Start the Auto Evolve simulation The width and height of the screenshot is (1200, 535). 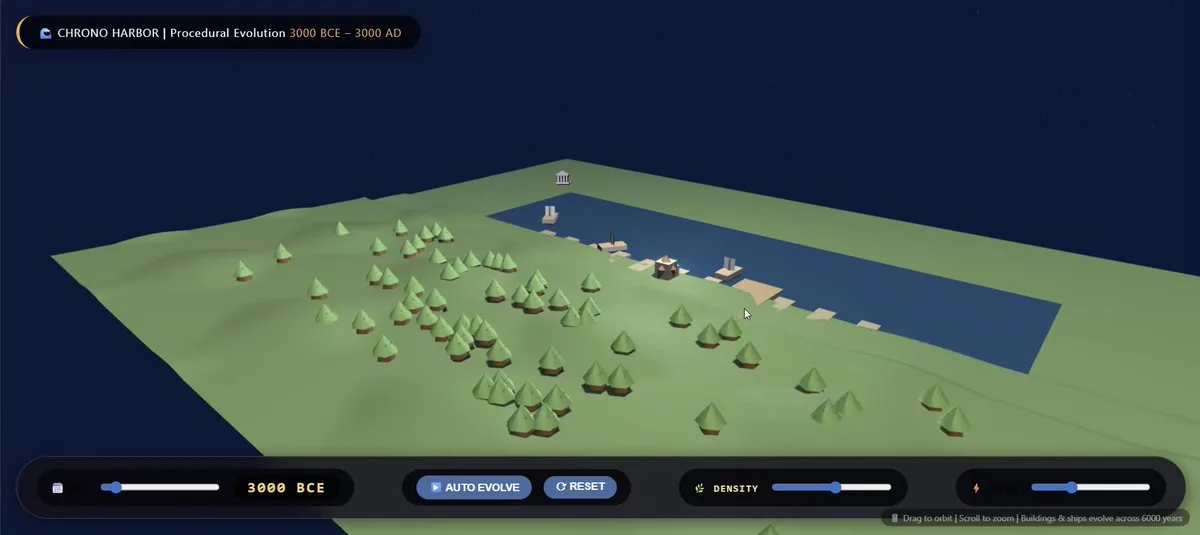tap(474, 487)
